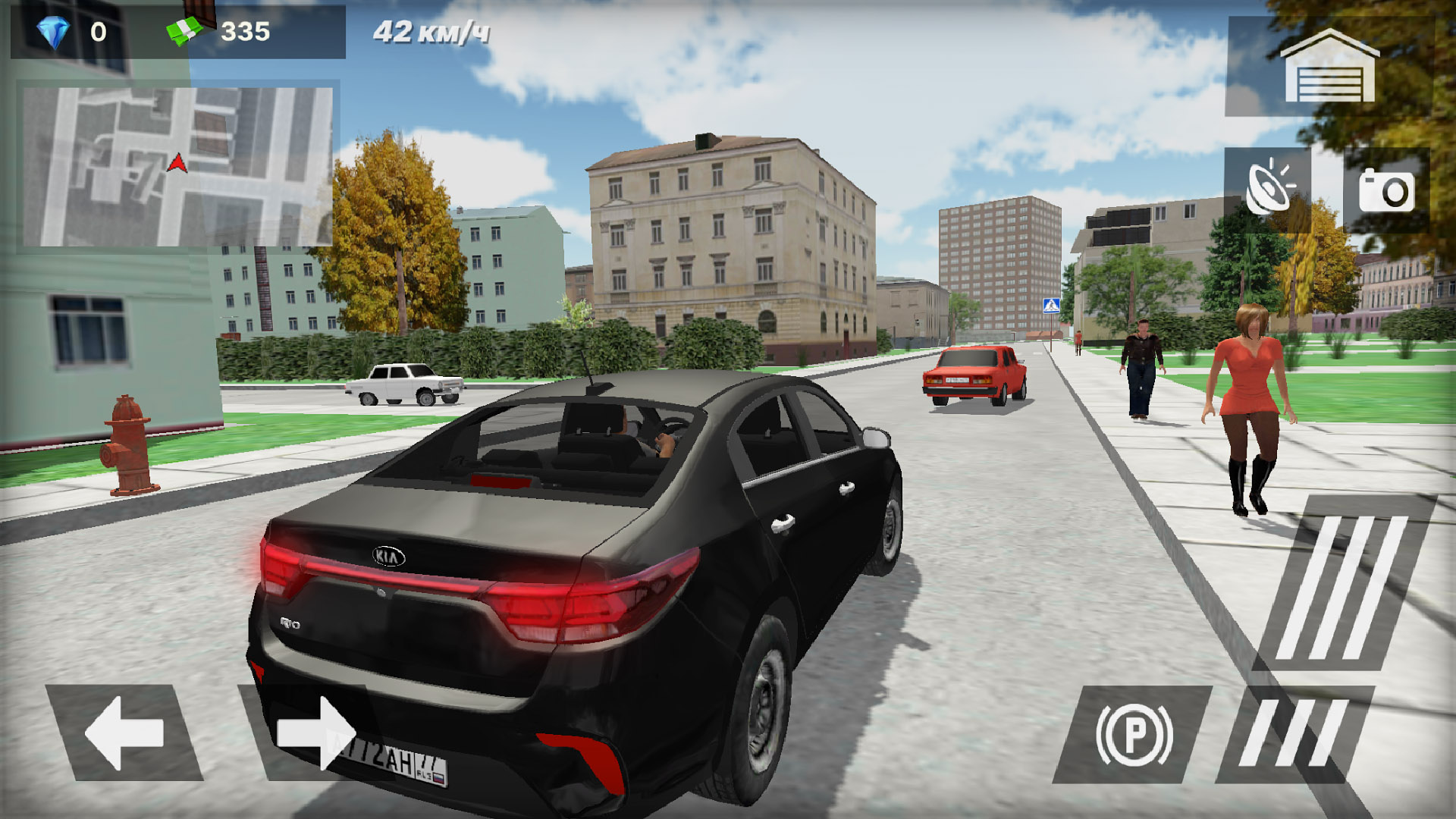Tap the green cash stack icon
The width and height of the screenshot is (1456, 819).
(x=184, y=32)
